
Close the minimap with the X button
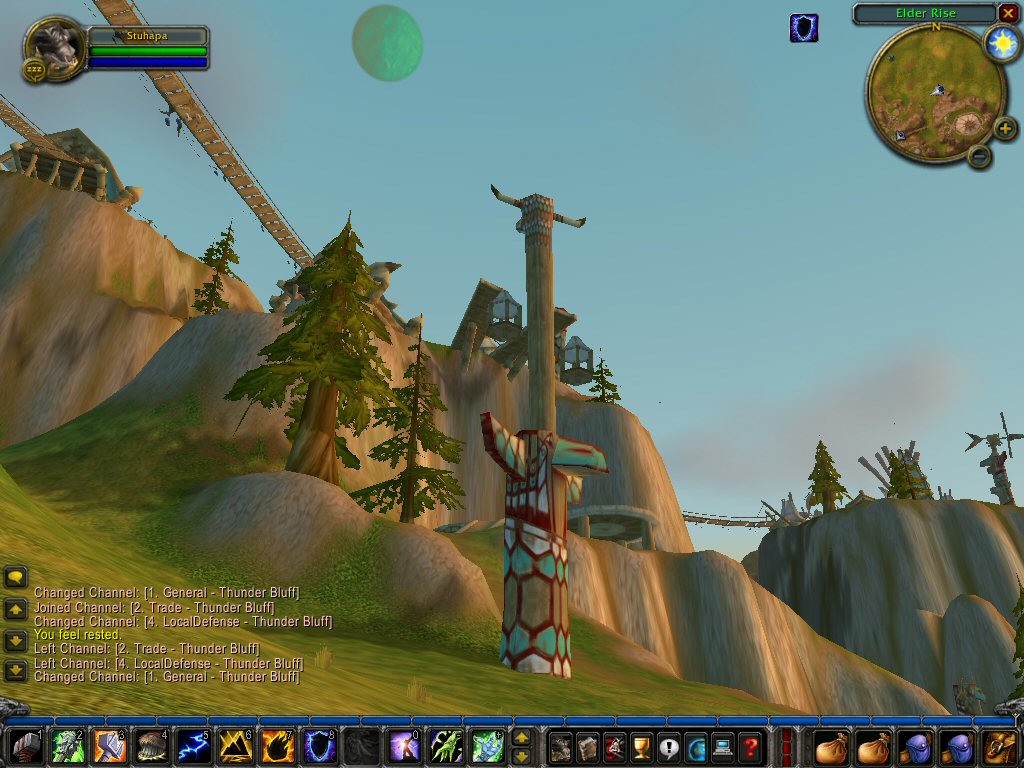pyautogui.click(x=1007, y=13)
